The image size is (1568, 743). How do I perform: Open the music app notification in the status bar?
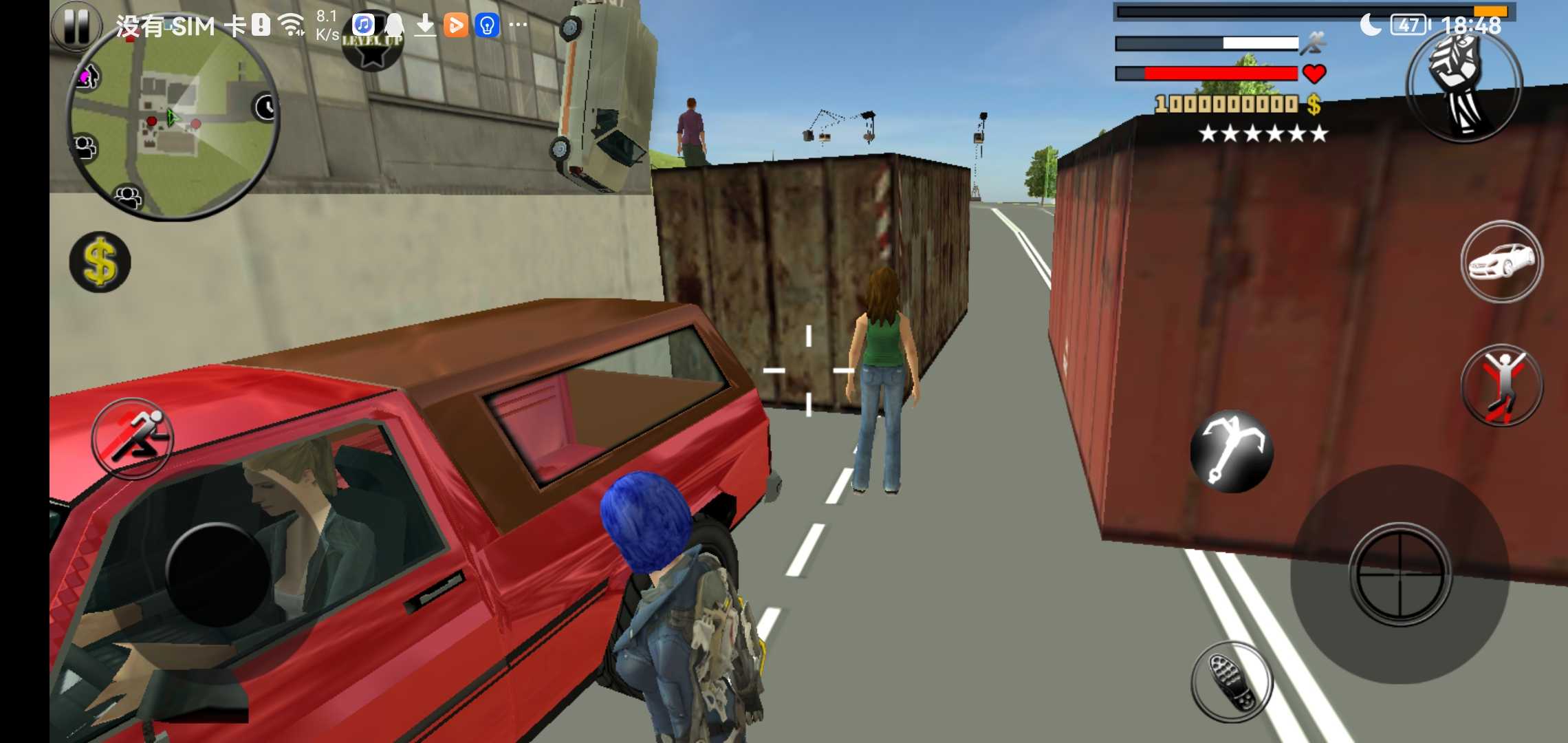tap(363, 25)
